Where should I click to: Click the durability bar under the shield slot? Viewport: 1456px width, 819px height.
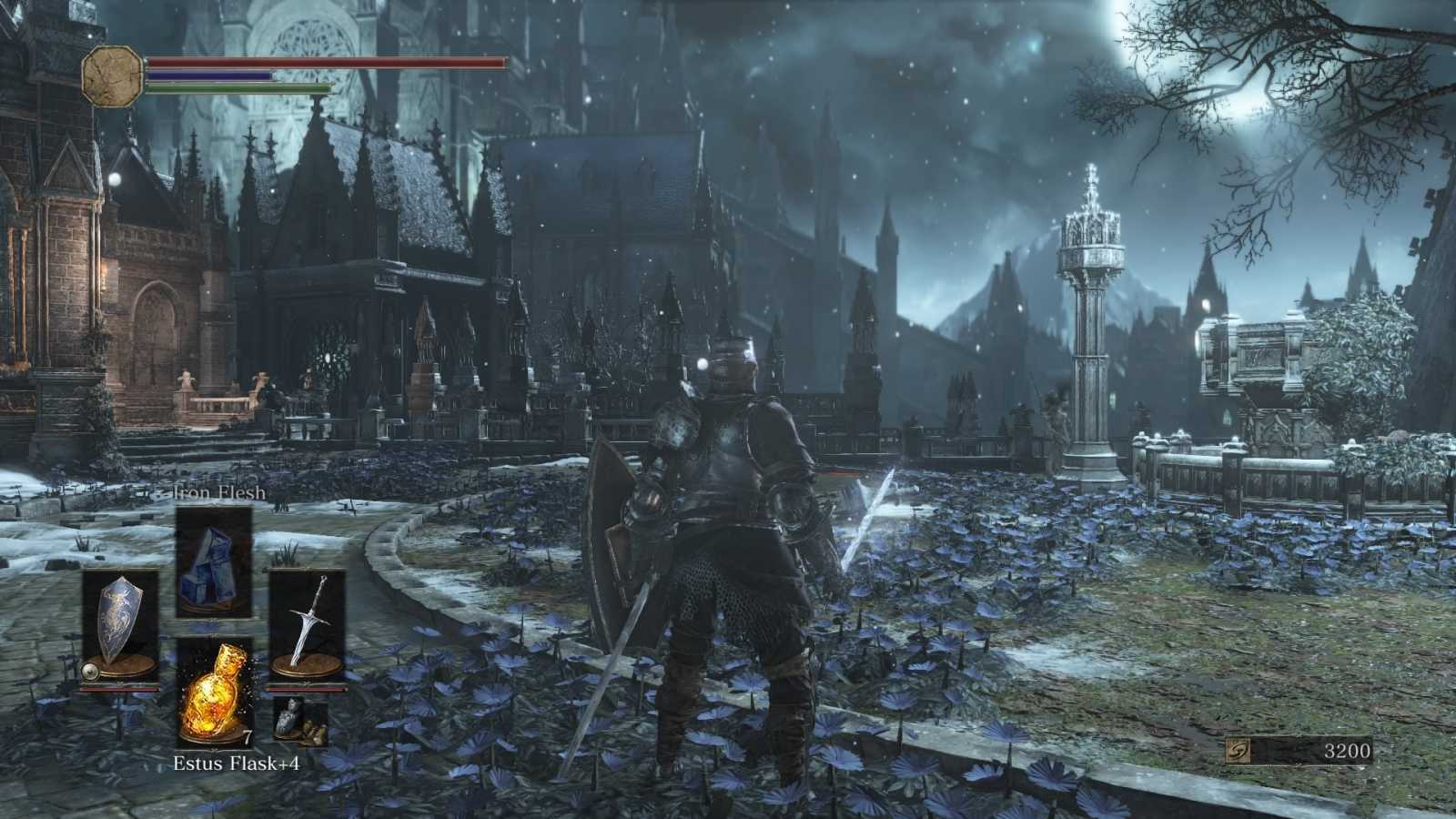(121, 689)
